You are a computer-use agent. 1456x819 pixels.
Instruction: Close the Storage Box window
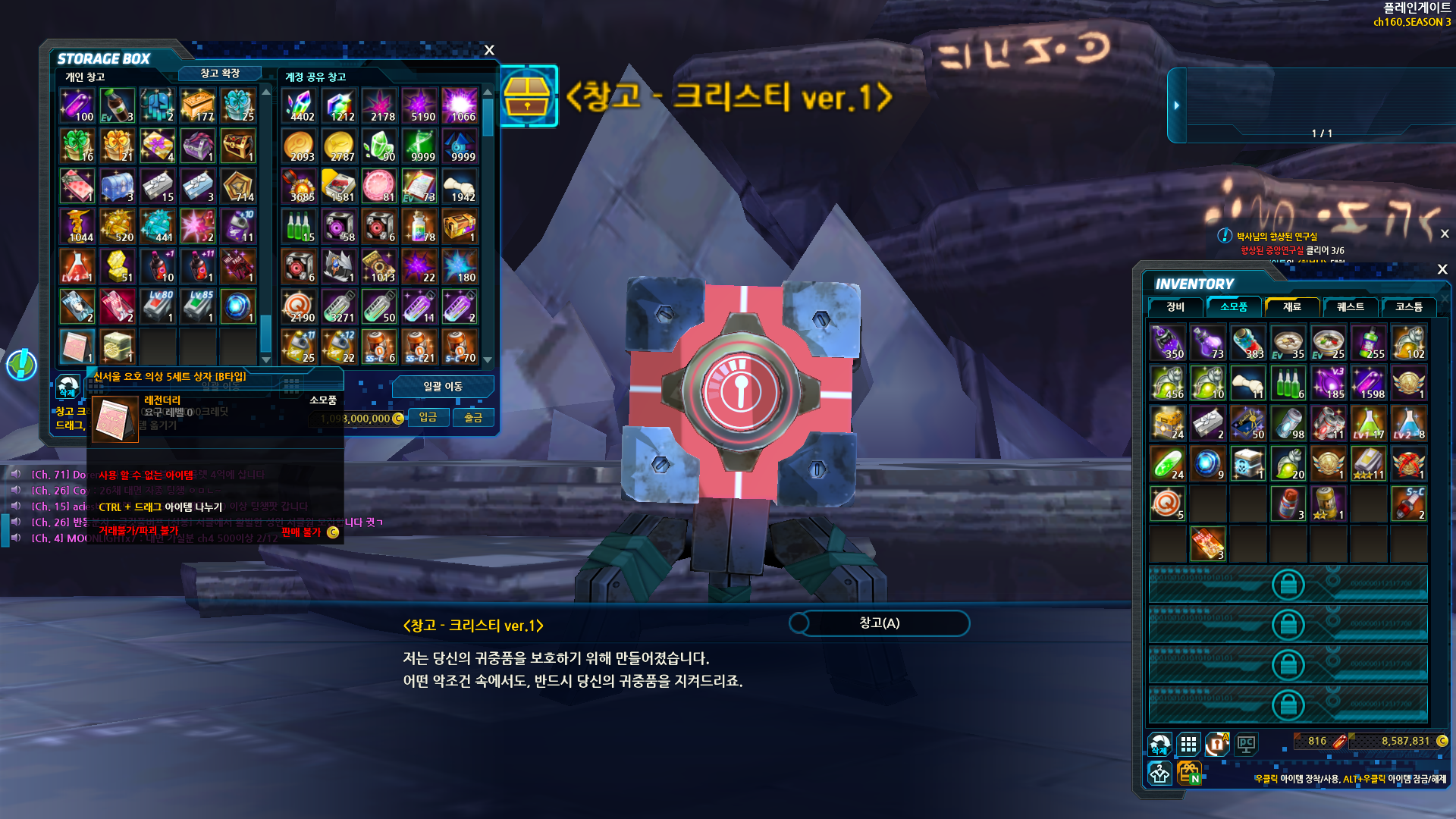(489, 50)
